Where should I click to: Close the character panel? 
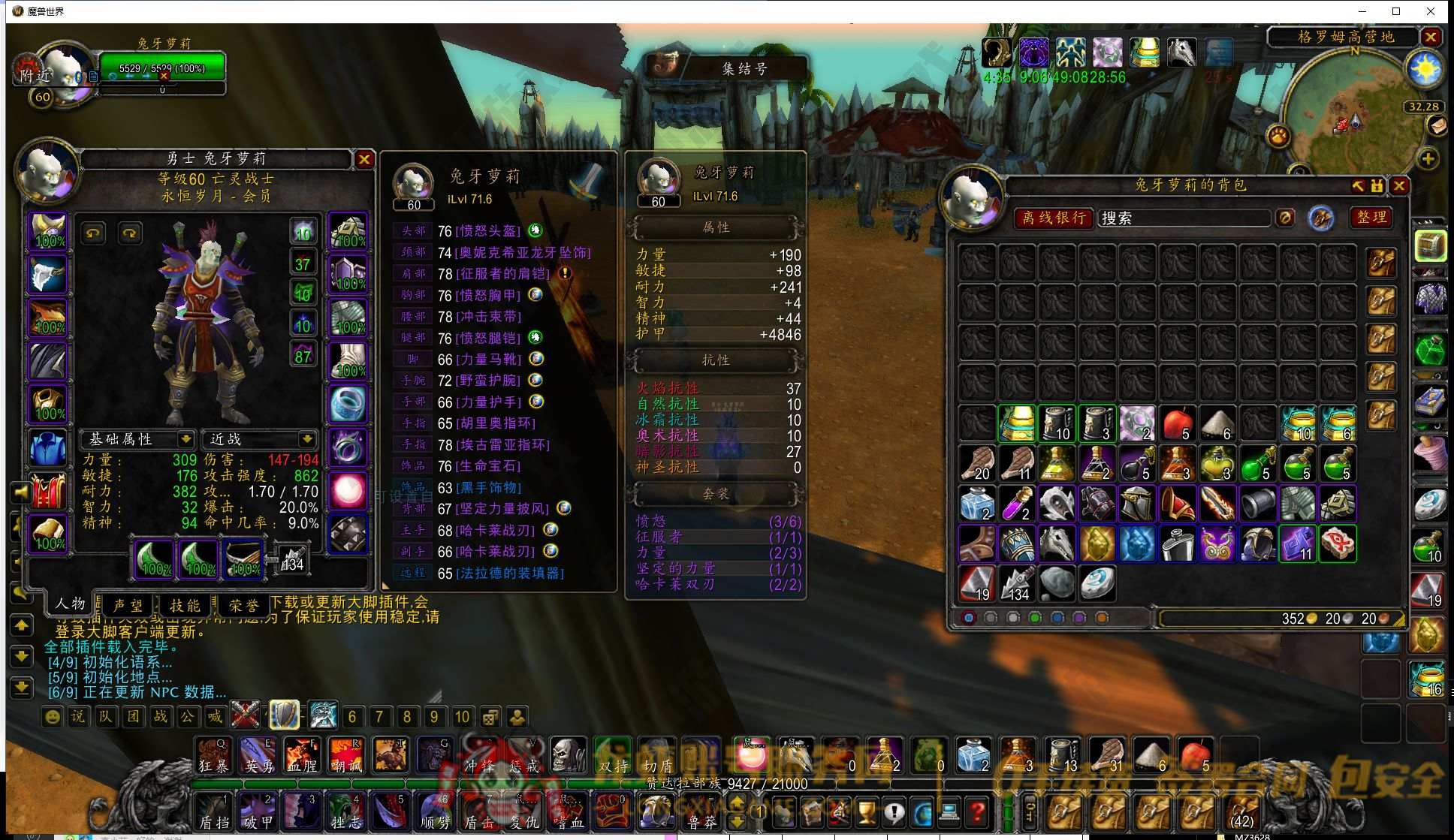coord(364,159)
